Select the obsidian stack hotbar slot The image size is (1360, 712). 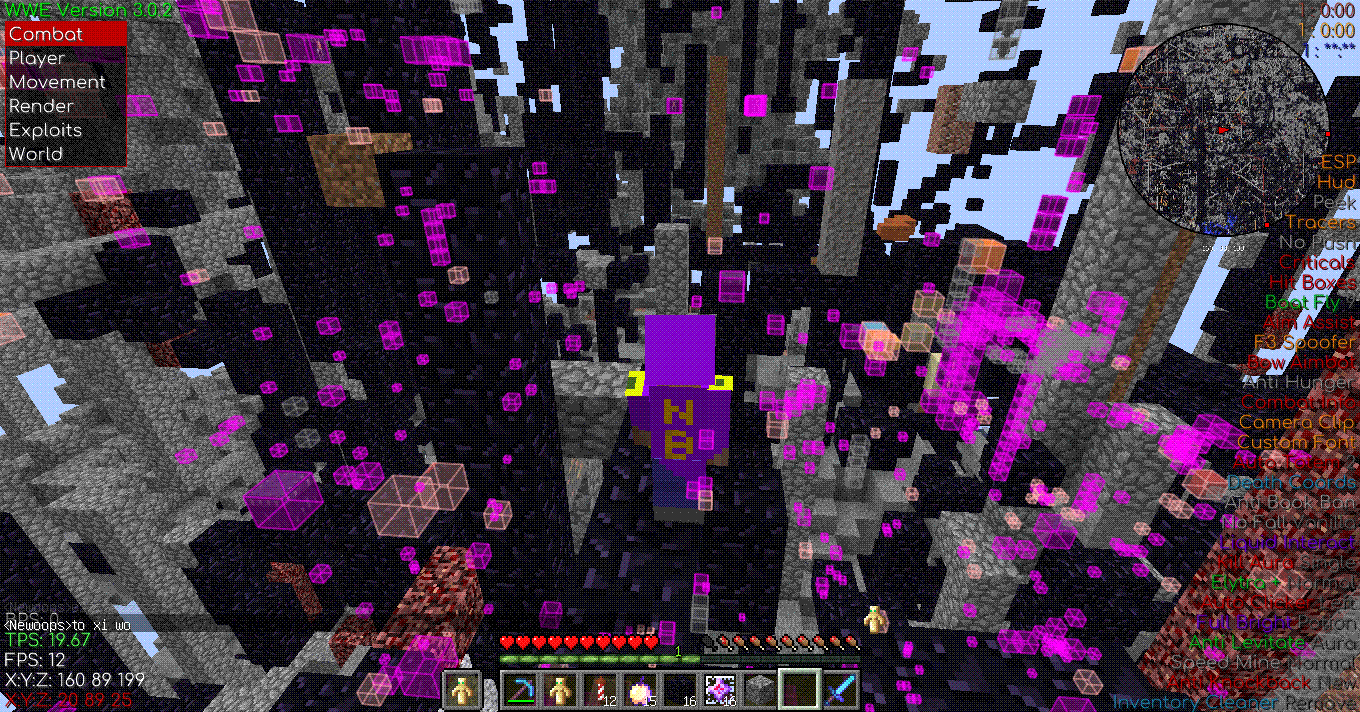pos(680,690)
